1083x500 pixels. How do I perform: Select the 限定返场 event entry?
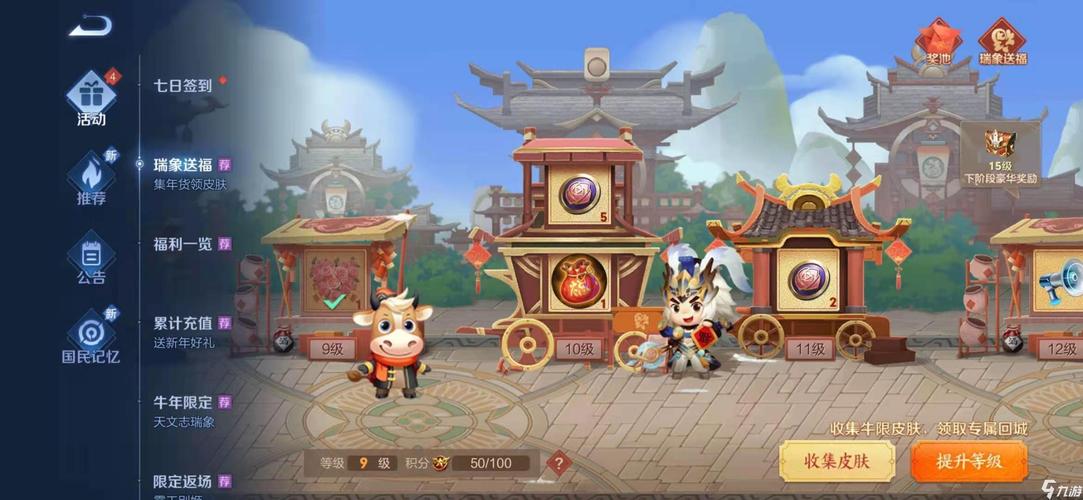(184, 482)
